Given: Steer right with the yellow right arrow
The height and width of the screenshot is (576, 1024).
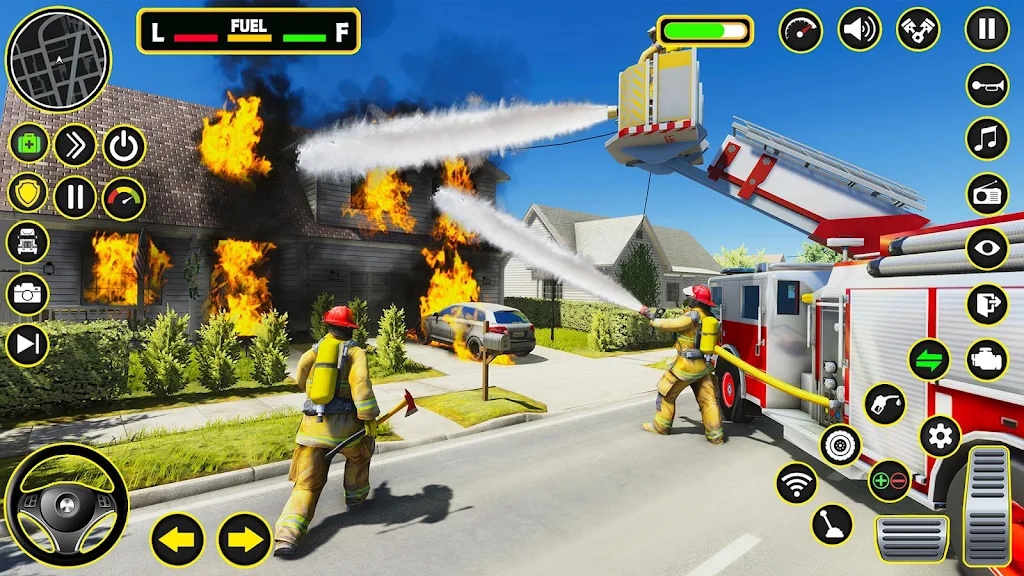Looking at the screenshot, I should (x=245, y=540).
